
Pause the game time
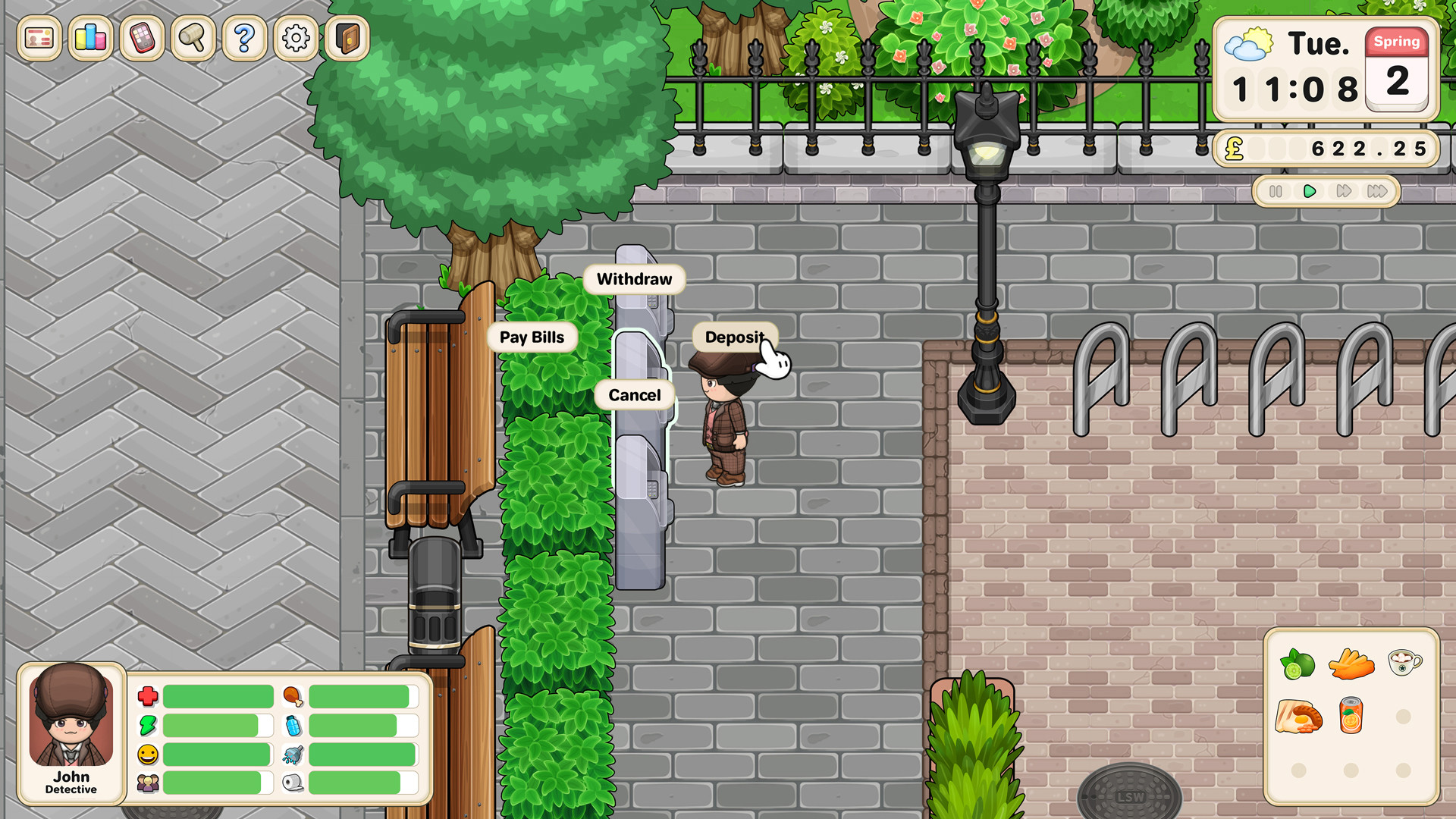pyautogui.click(x=1275, y=192)
